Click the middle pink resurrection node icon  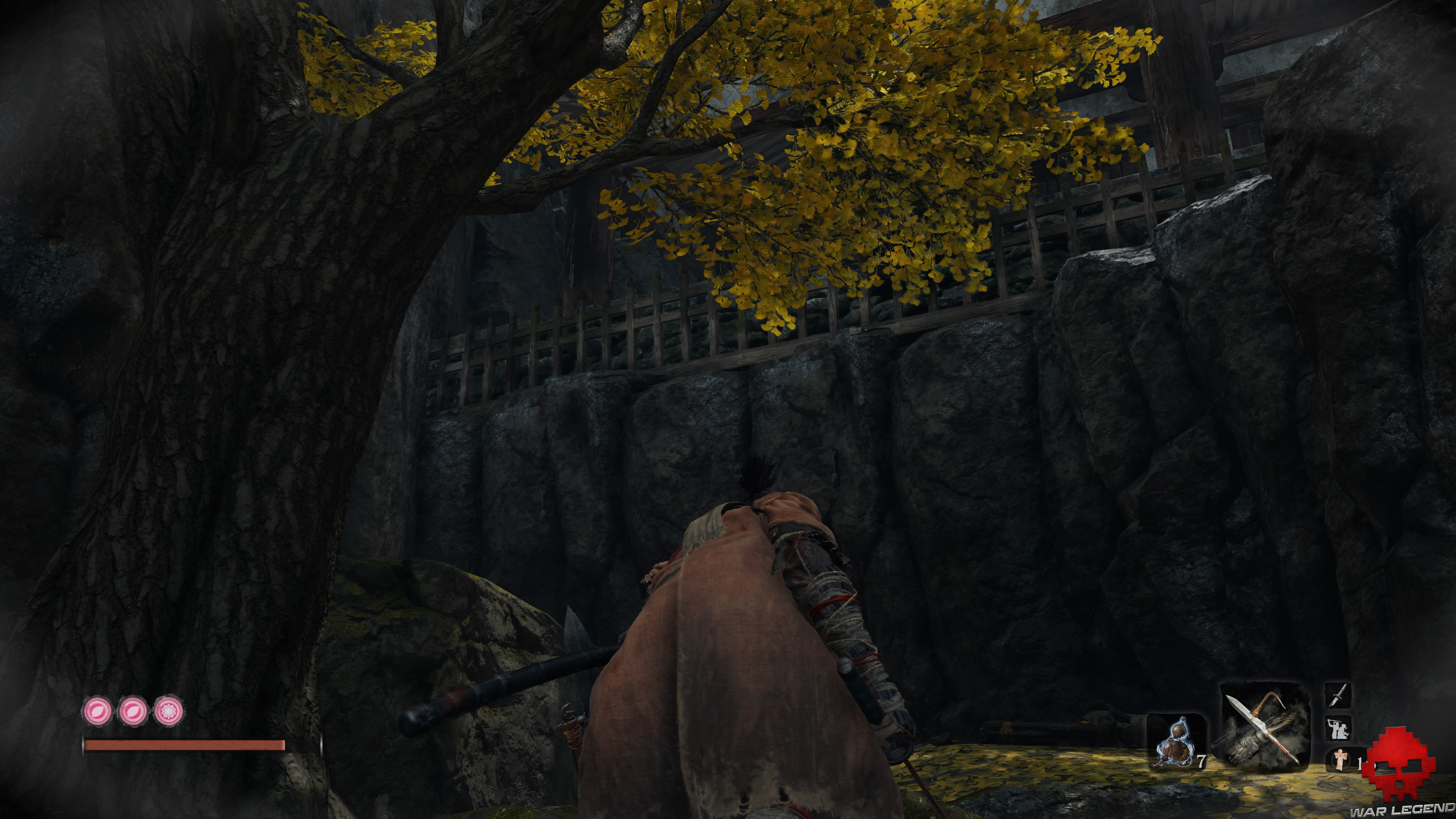pos(133,711)
